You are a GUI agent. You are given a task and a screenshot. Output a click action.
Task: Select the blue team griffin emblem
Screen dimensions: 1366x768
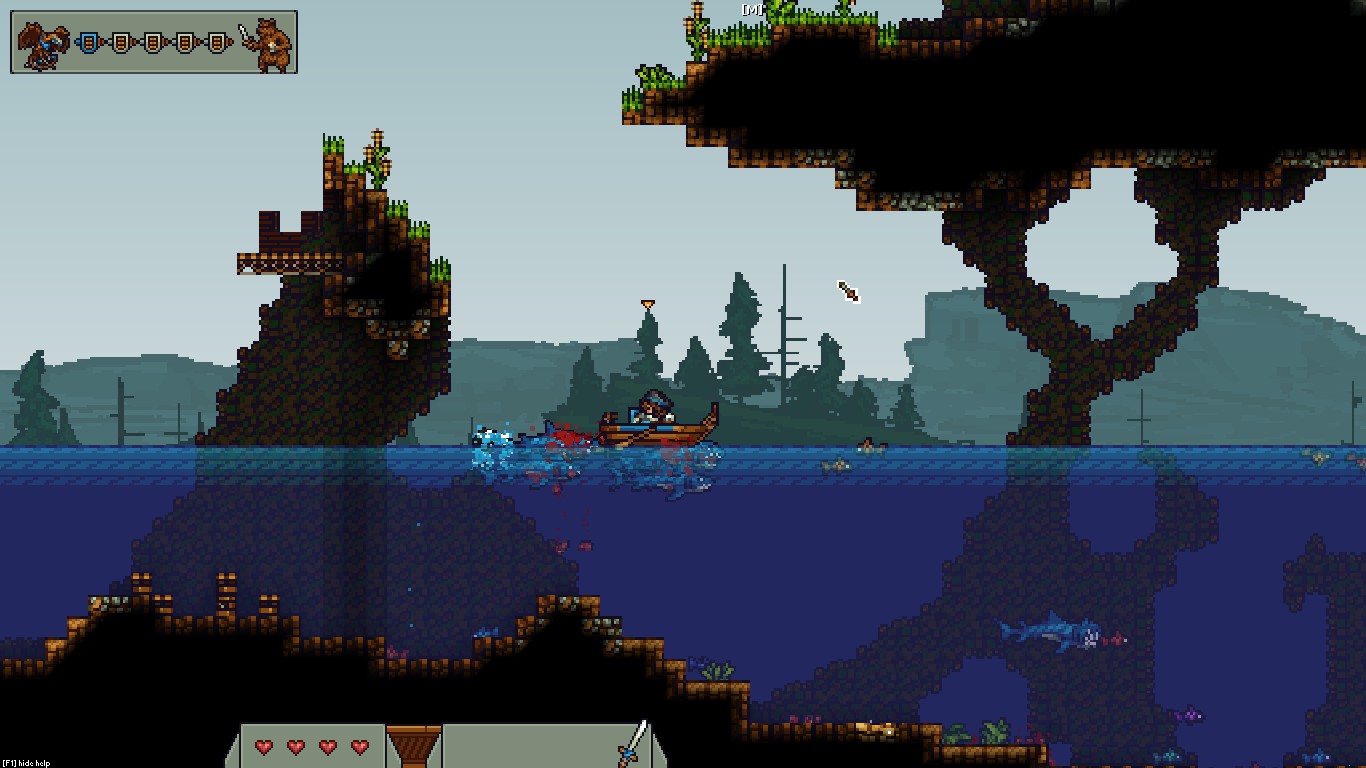pos(44,44)
